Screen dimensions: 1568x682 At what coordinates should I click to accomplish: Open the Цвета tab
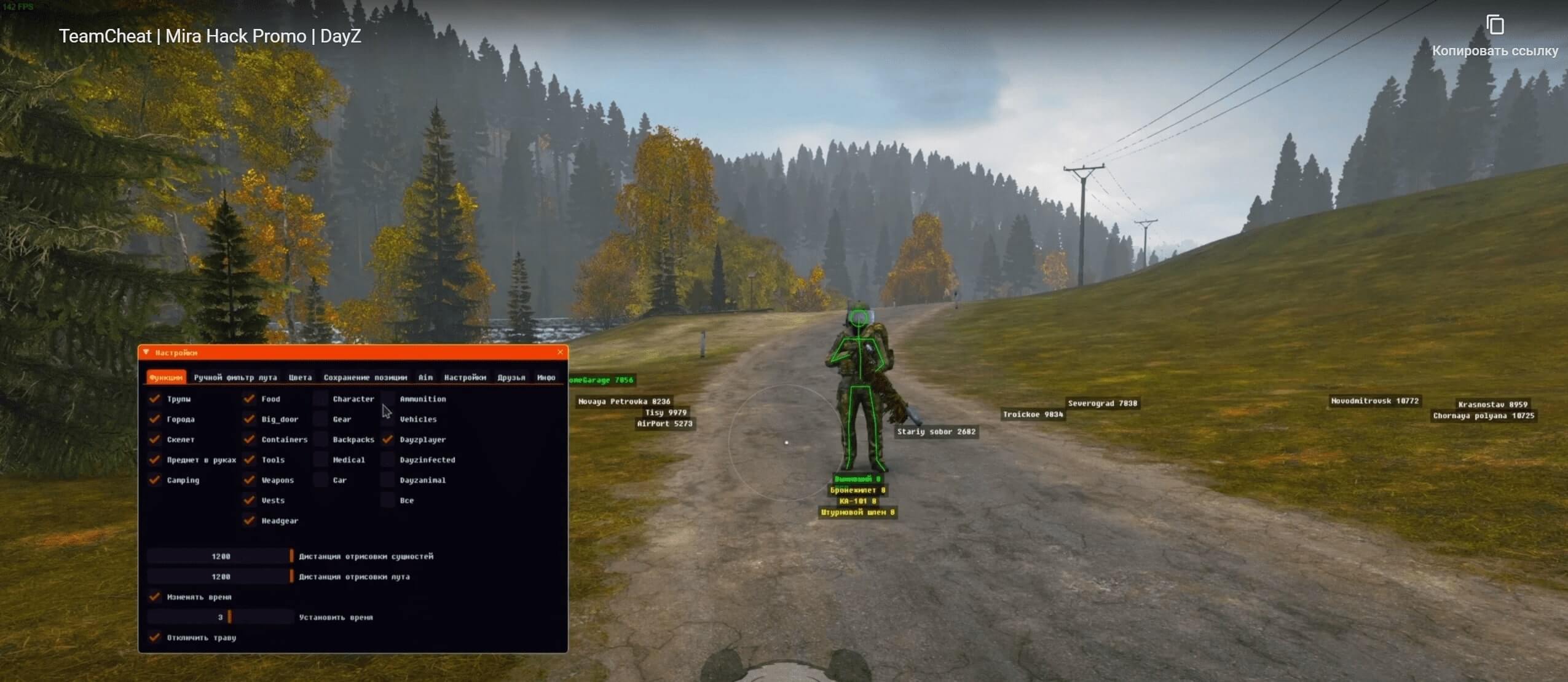(x=300, y=378)
